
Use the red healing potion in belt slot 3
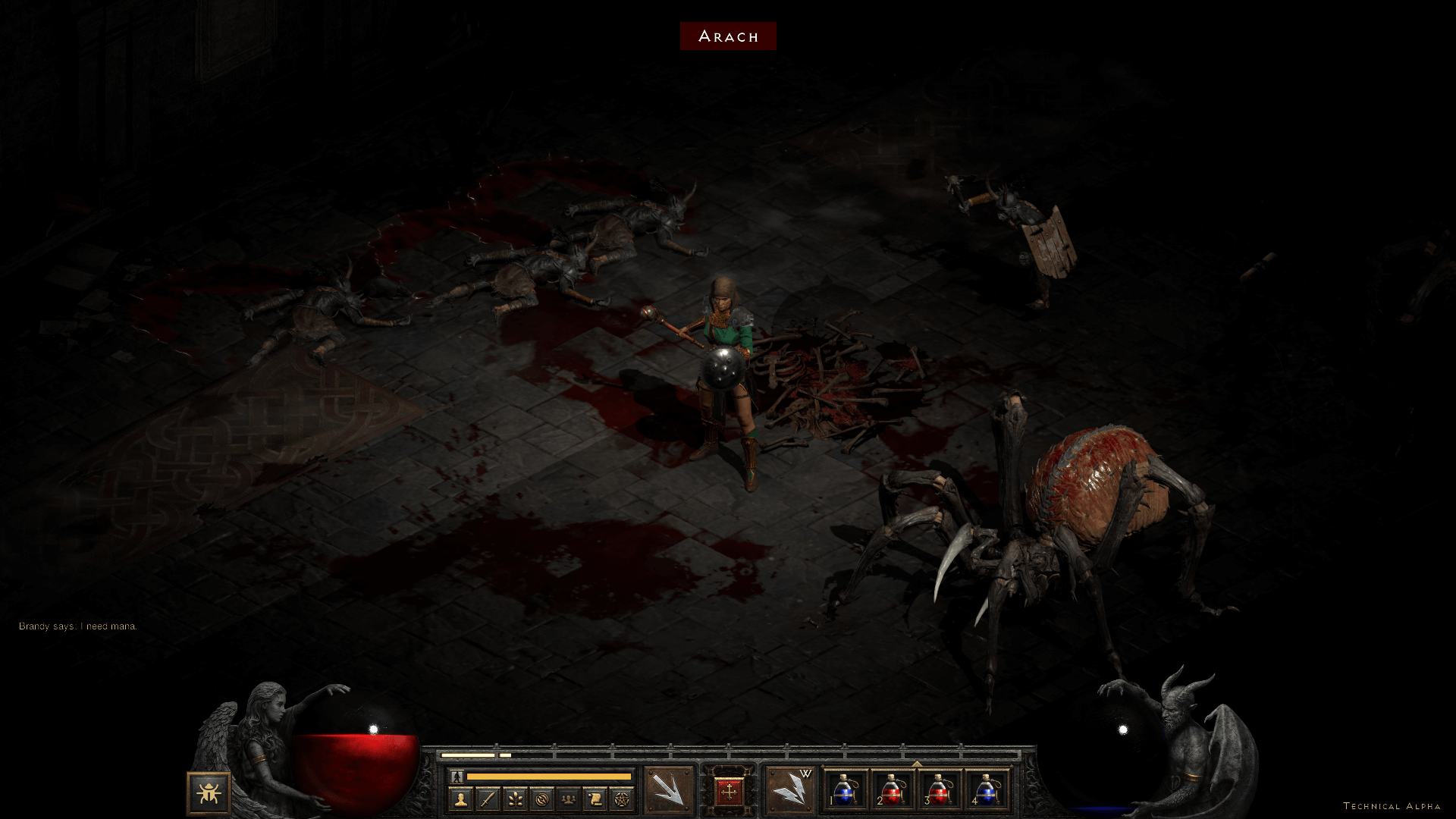[939, 790]
